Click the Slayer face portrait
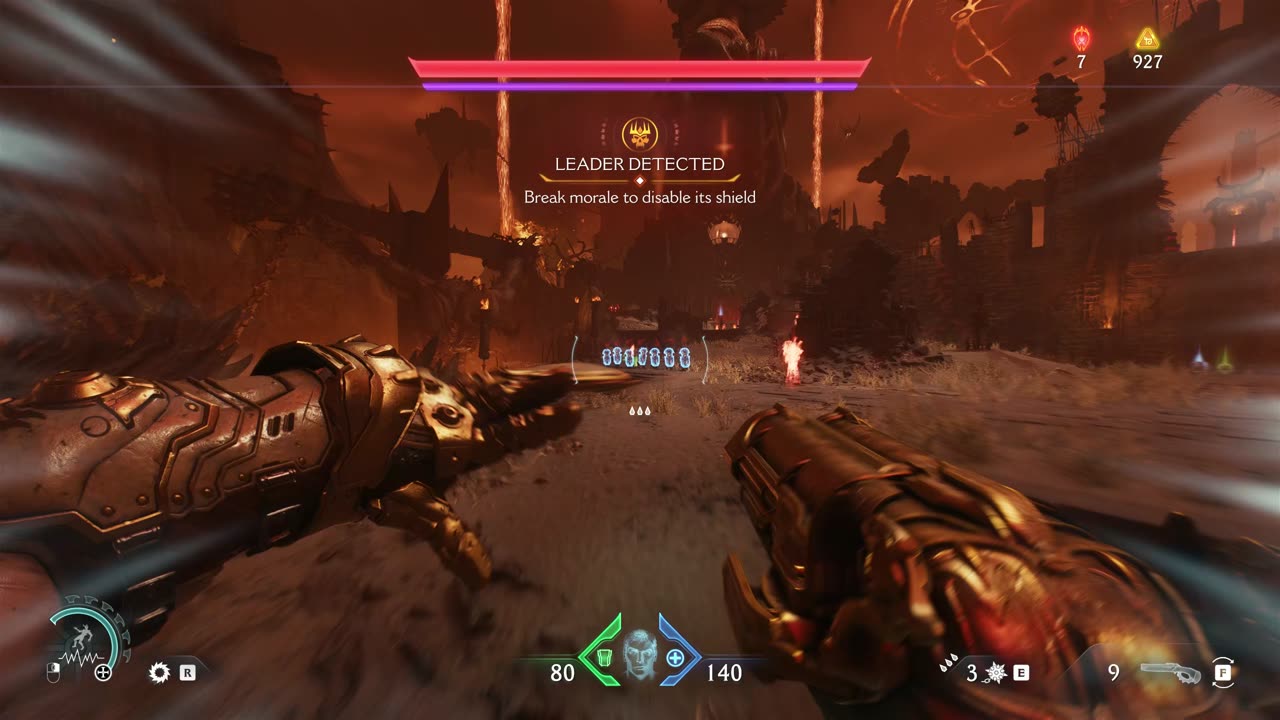 tap(639, 655)
